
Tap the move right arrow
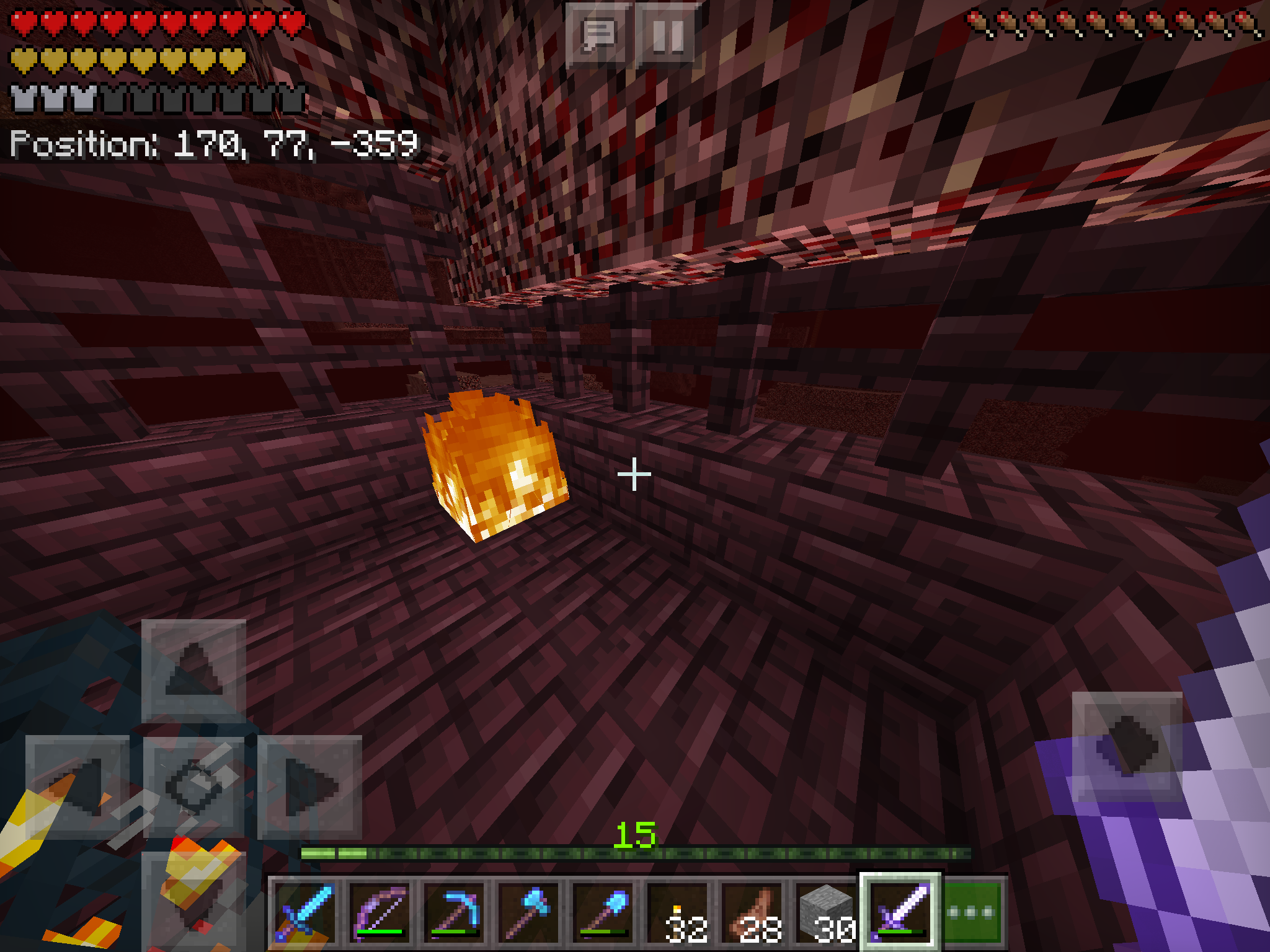click(x=309, y=787)
